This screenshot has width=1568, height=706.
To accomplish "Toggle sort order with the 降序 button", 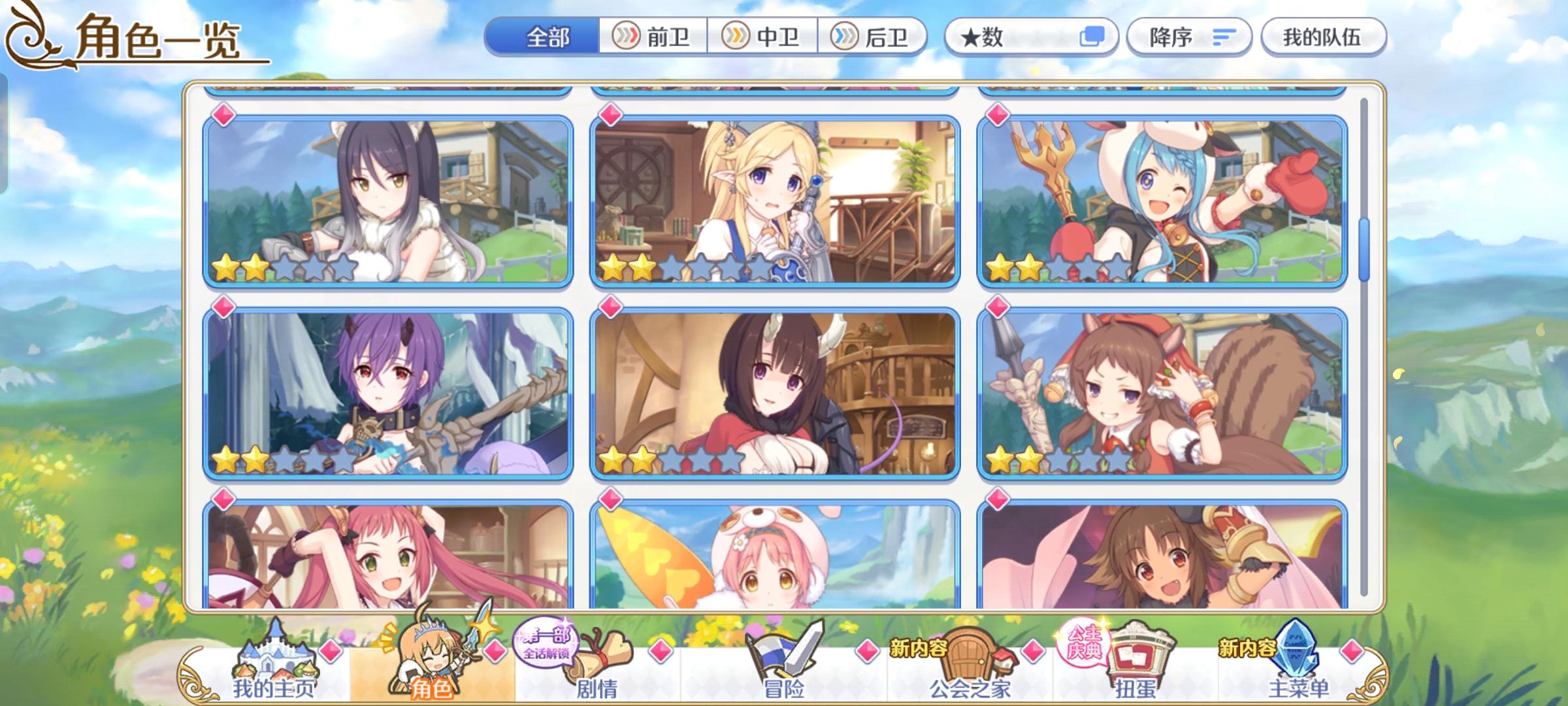I will pos(1189,37).
